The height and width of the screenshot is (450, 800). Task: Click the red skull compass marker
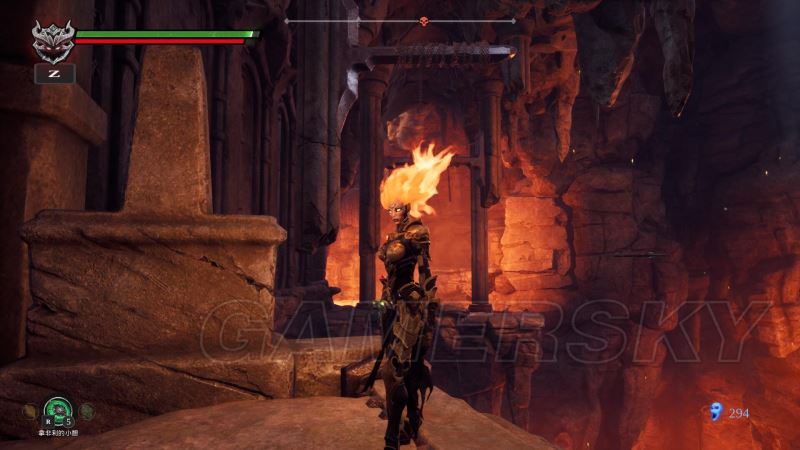(x=422, y=20)
